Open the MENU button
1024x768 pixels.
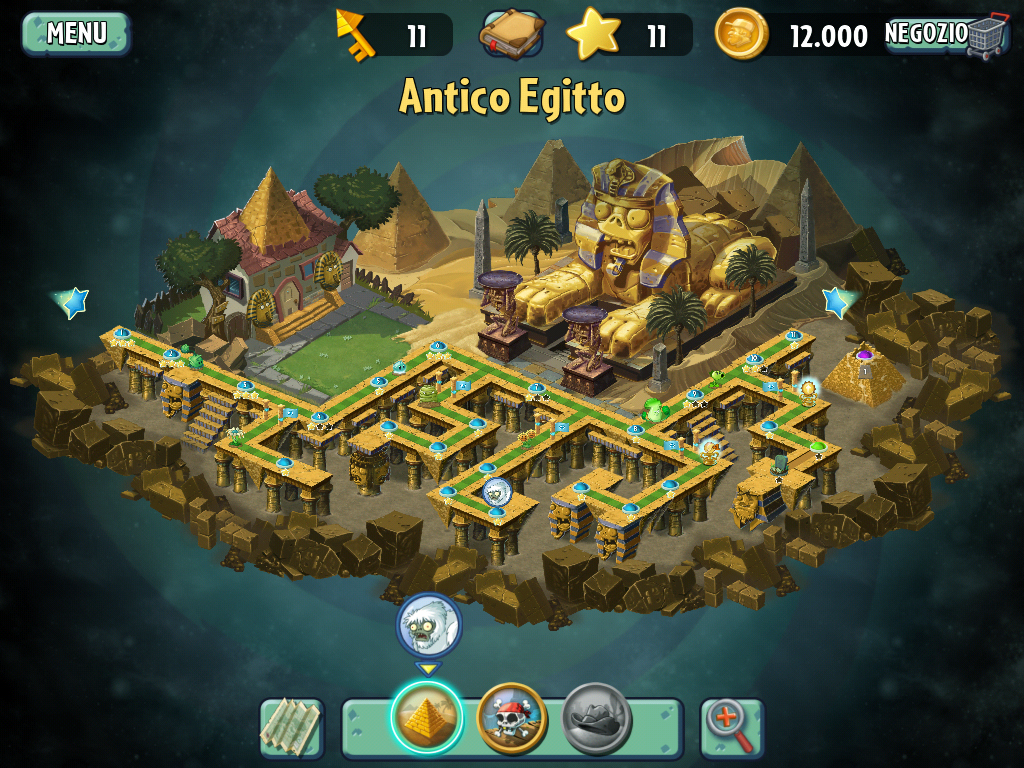[x=76, y=33]
